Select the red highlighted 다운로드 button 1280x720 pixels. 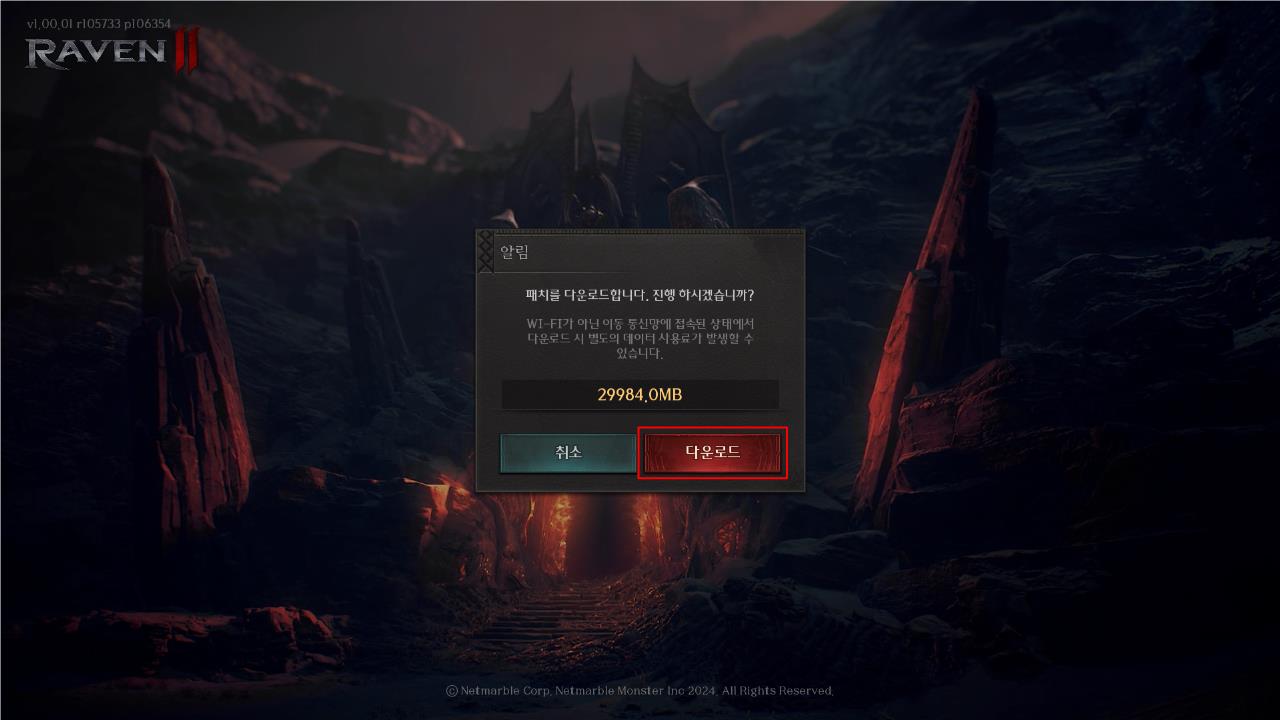[712, 452]
